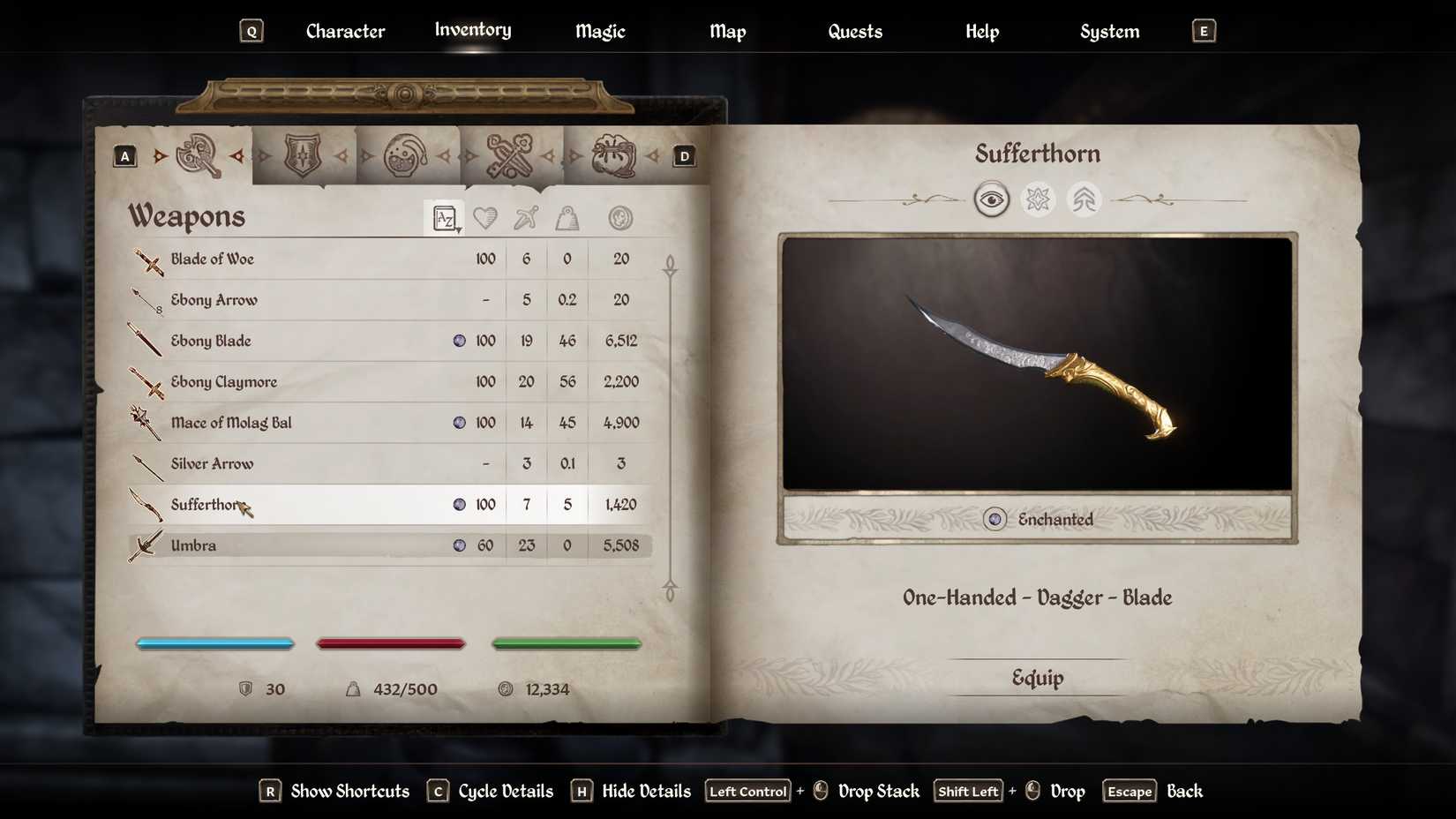Viewport: 1456px width, 819px height.
Task: Open the Potions flask category
Action: pos(408,154)
